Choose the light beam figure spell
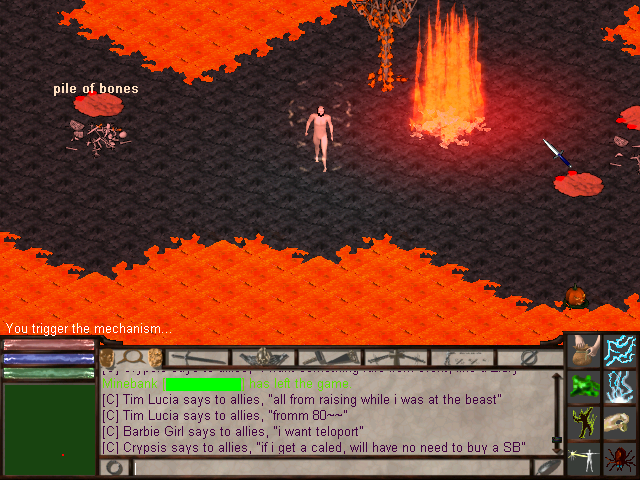The height and width of the screenshot is (480, 640). tap(585, 459)
